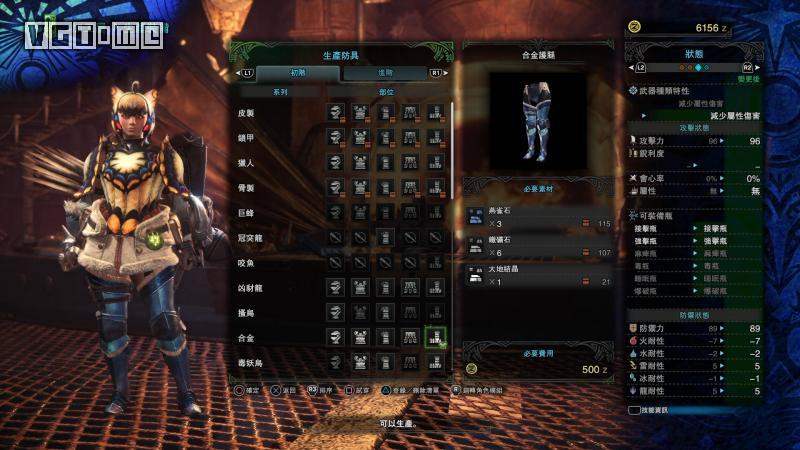Select the highlighted 合金 leg armor slot
800x450 pixels.
(435, 337)
